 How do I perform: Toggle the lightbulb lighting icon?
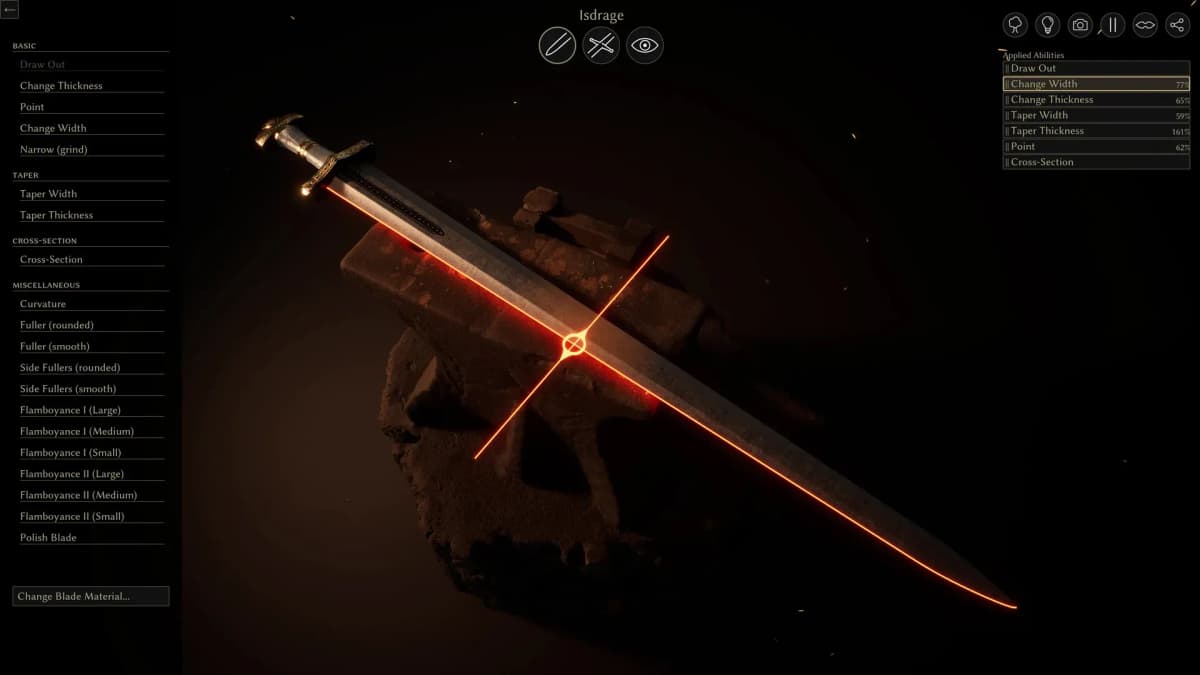point(1047,25)
